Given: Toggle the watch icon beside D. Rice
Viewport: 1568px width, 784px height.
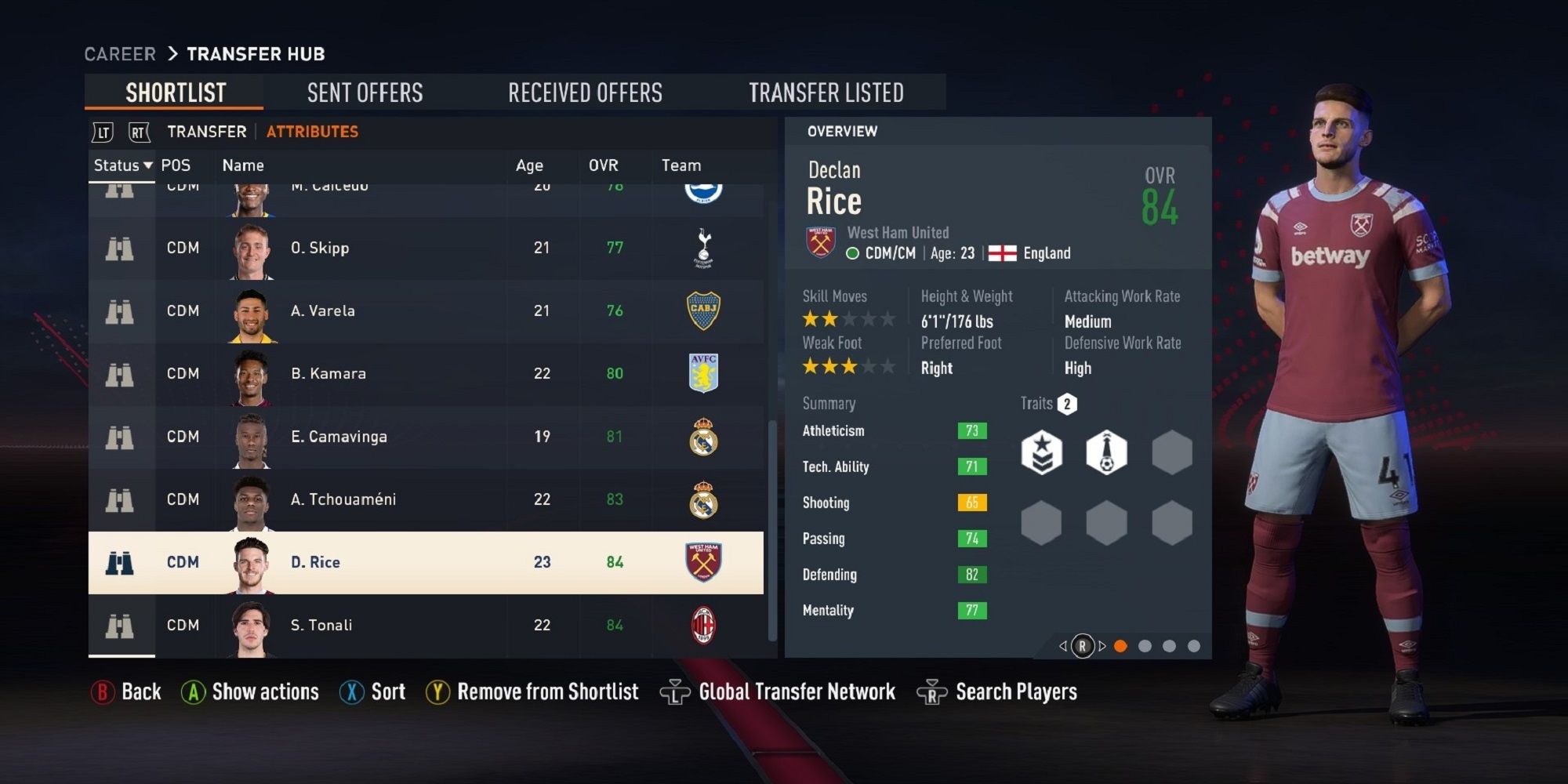Looking at the screenshot, I should (x=119, y=562).
